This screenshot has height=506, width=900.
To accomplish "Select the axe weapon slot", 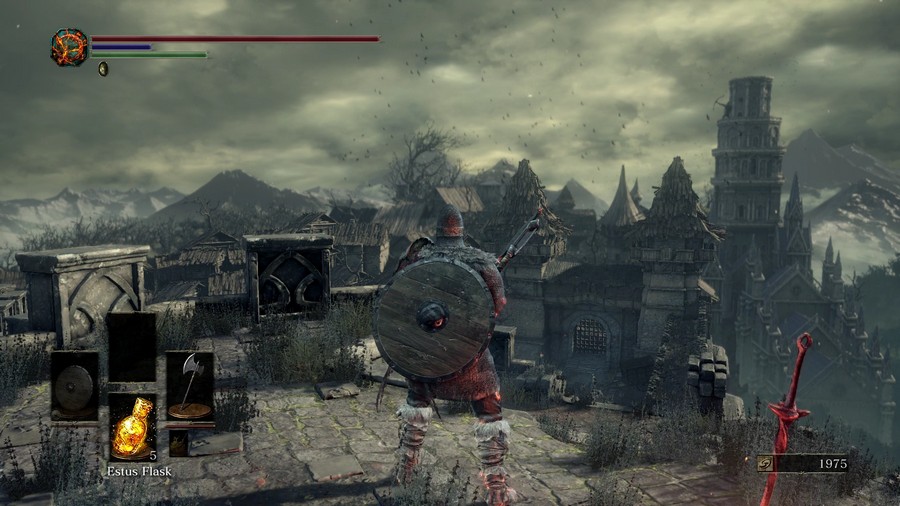I will [x=189, y=386].
